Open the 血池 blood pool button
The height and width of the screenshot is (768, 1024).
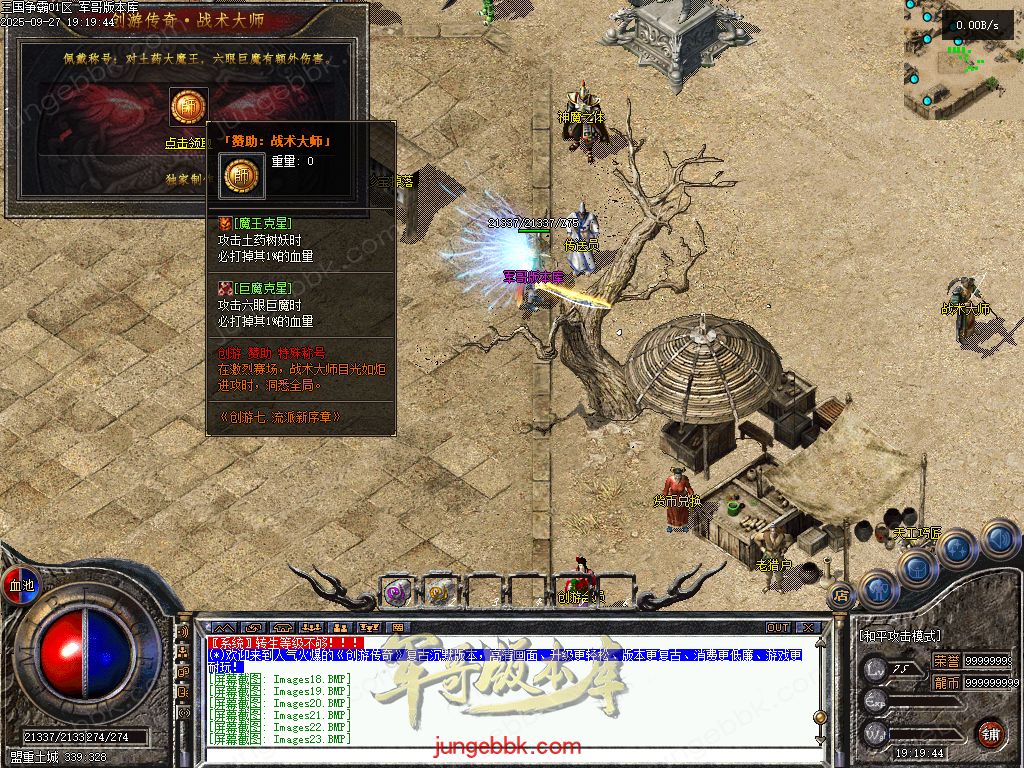[21, 584]
